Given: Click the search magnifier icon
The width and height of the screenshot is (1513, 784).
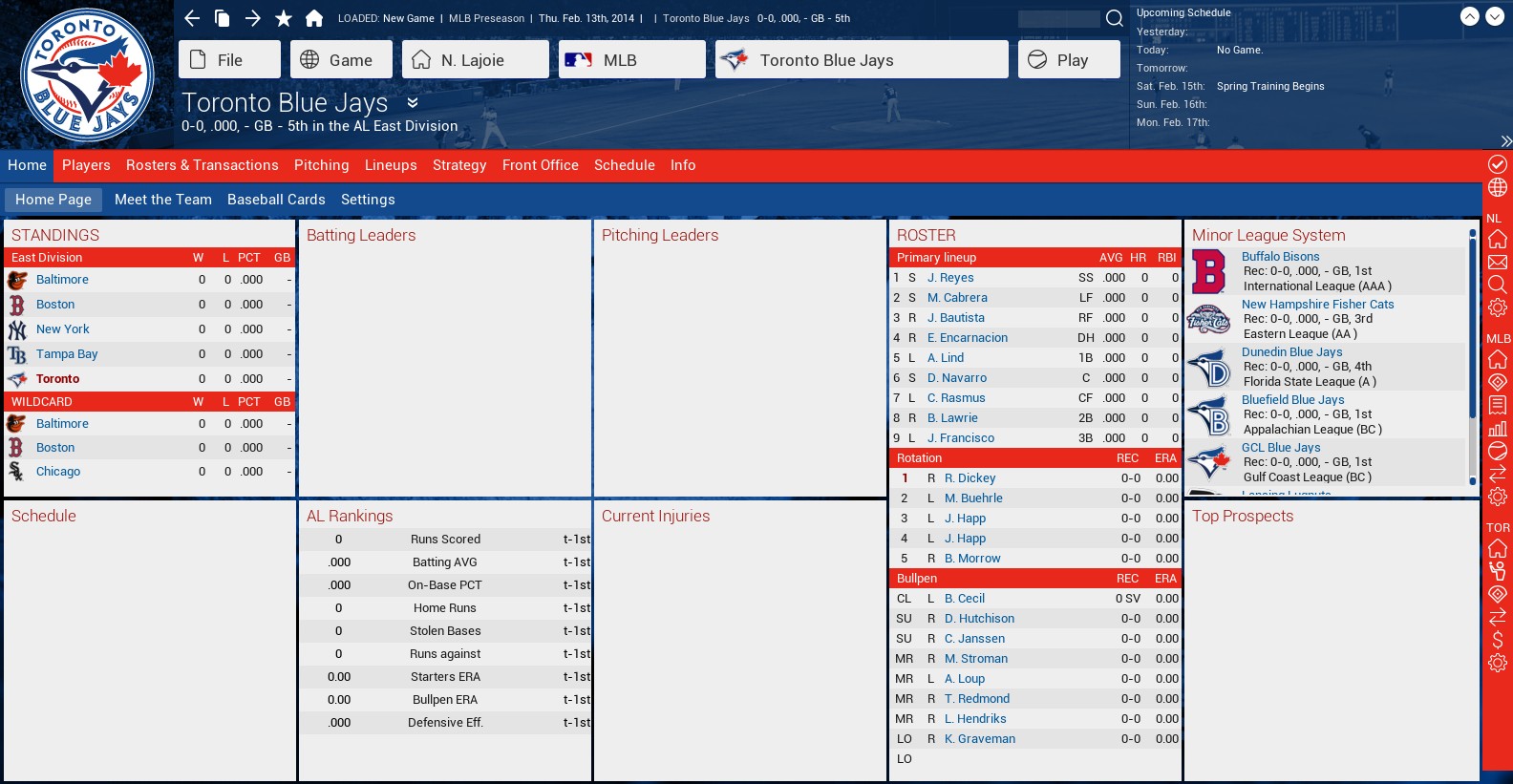Looking at the screenshot, I should (x=1114, y=18).
